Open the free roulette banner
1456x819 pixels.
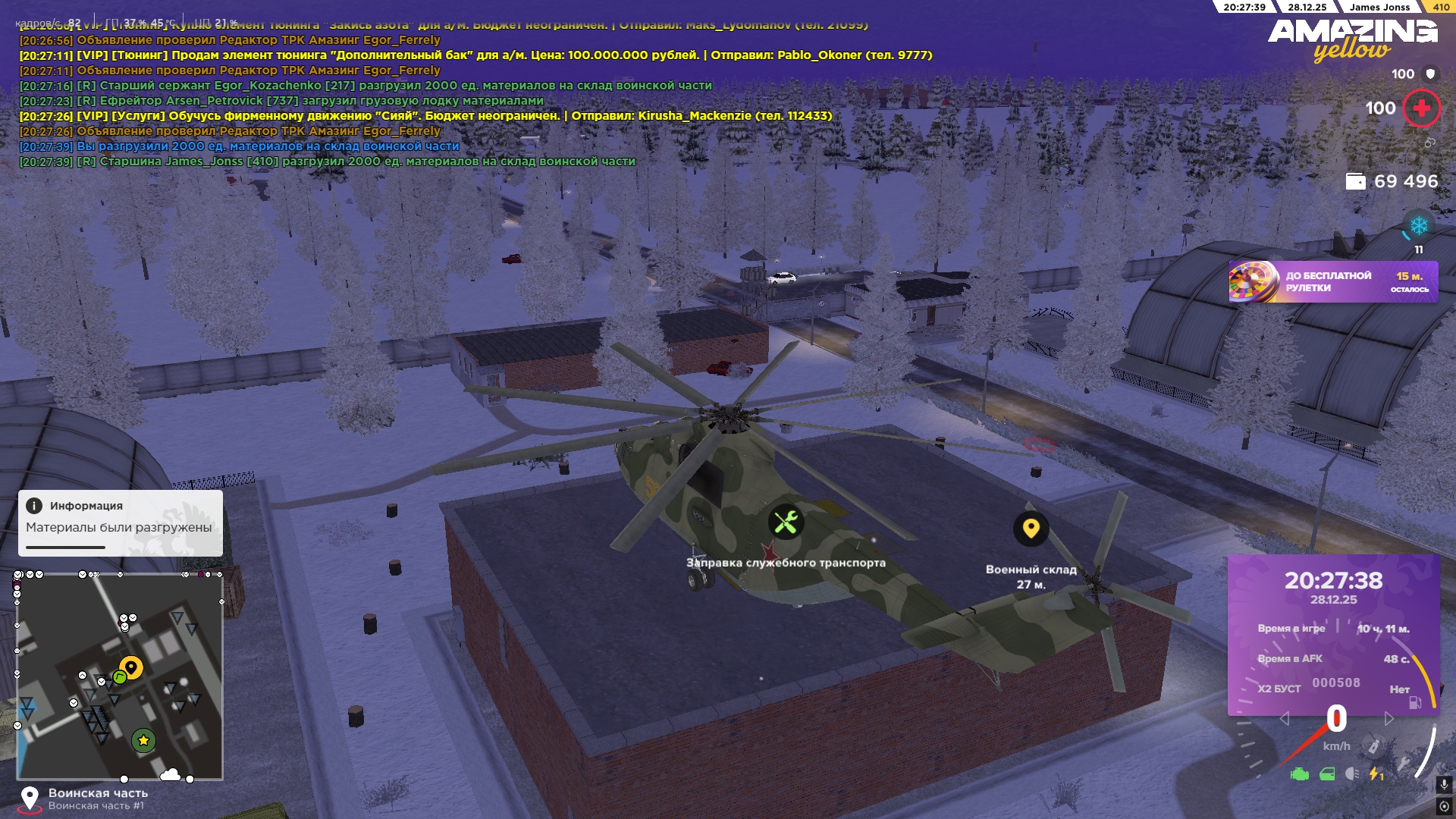[x=1332, y=282]
